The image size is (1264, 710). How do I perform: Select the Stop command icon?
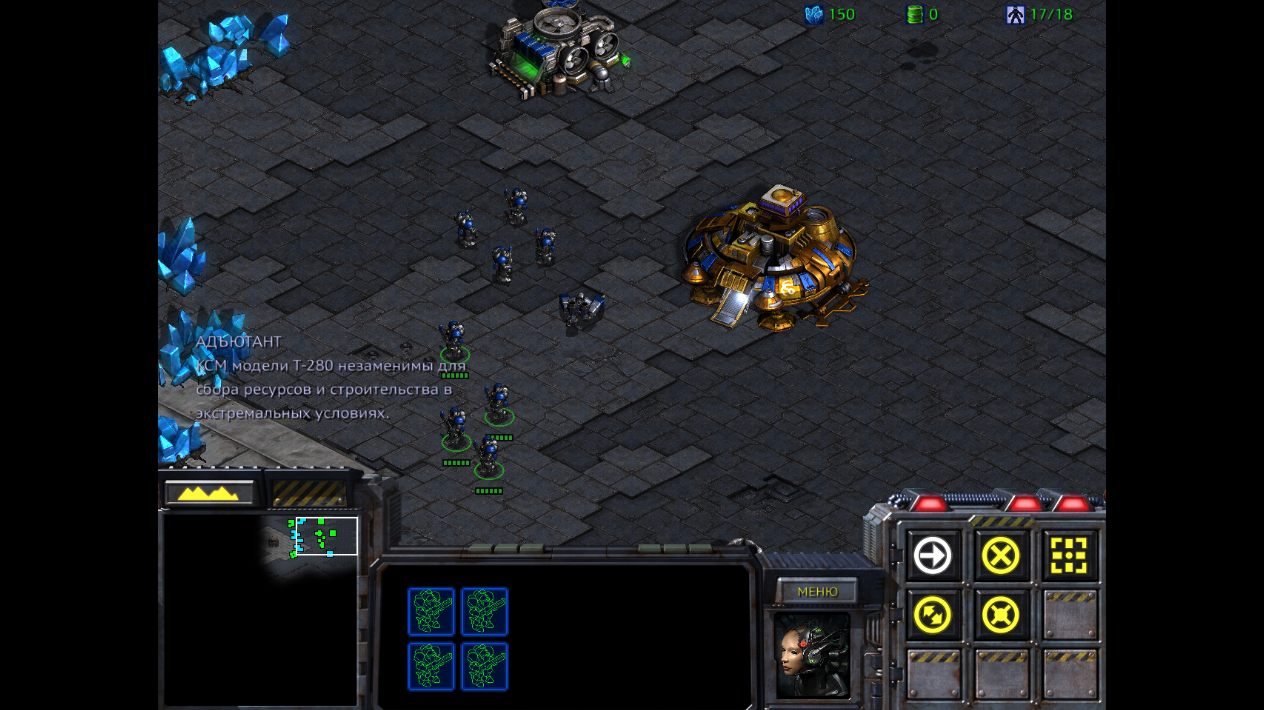[x=1000, y=556]
